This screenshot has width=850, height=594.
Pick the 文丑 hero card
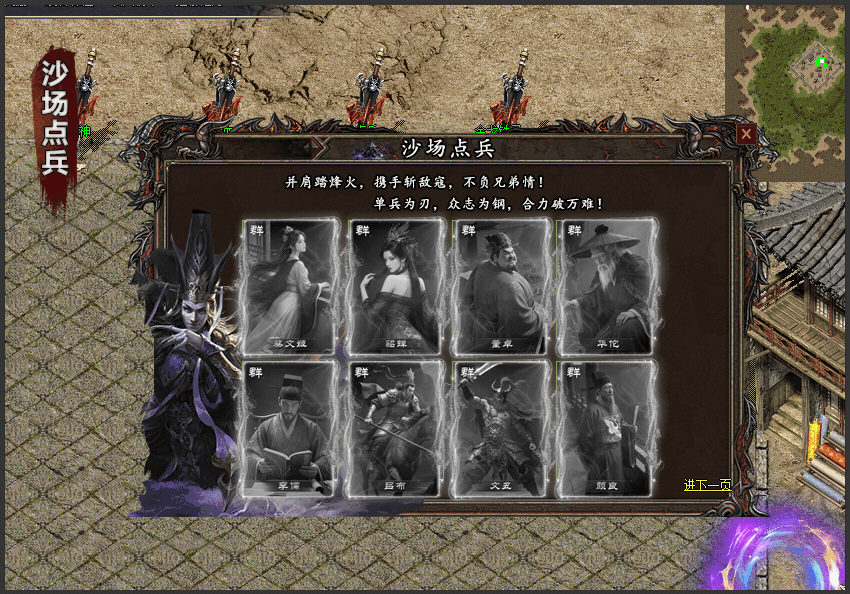502,429
